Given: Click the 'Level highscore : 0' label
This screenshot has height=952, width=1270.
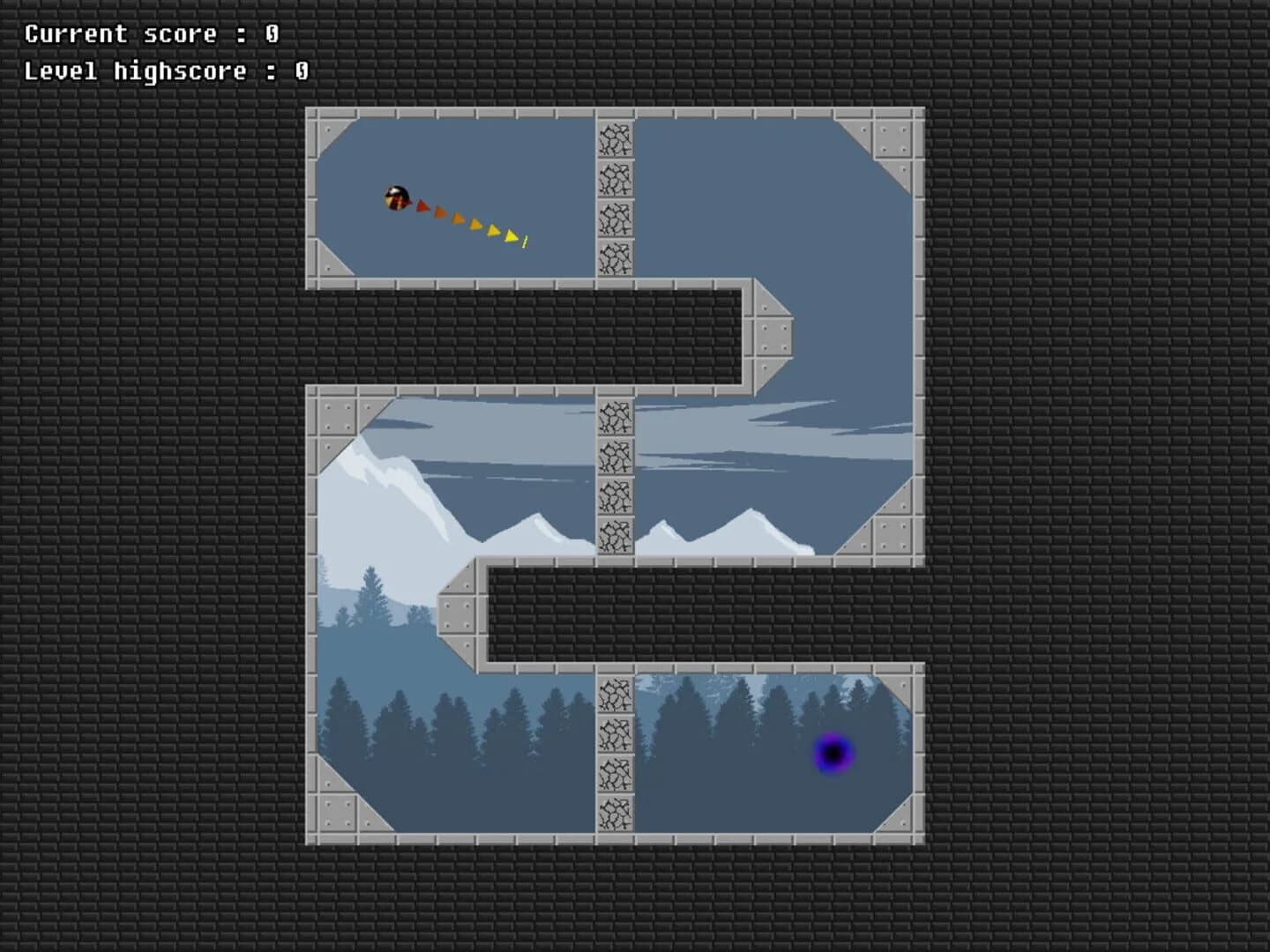Looking at the screenshot, I should click(x=164, y=71).
